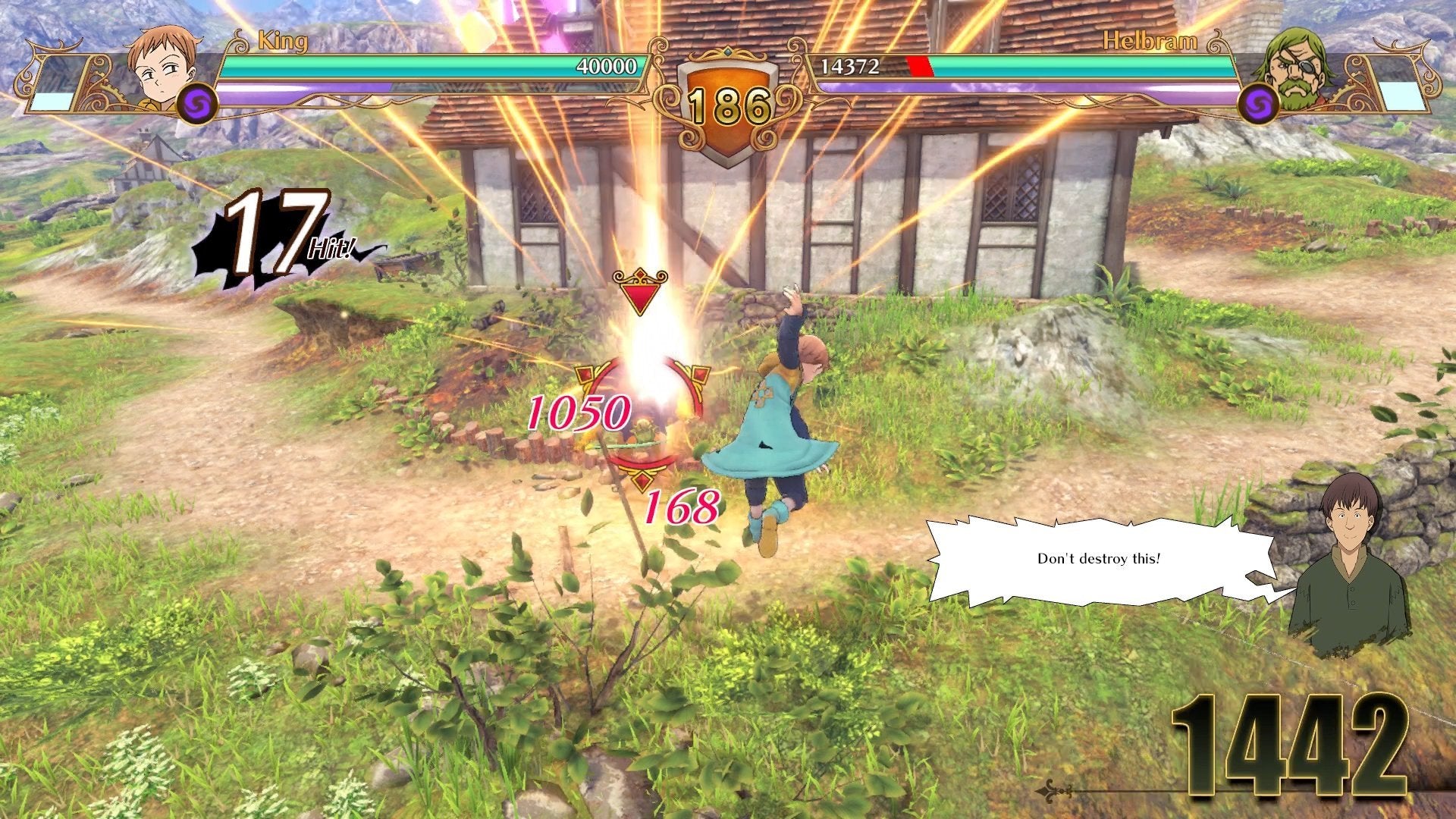This screenshot has height=819, width=1456.
Task: Click Helbram's red depleted health bar segment
Action: click(918, 65)
